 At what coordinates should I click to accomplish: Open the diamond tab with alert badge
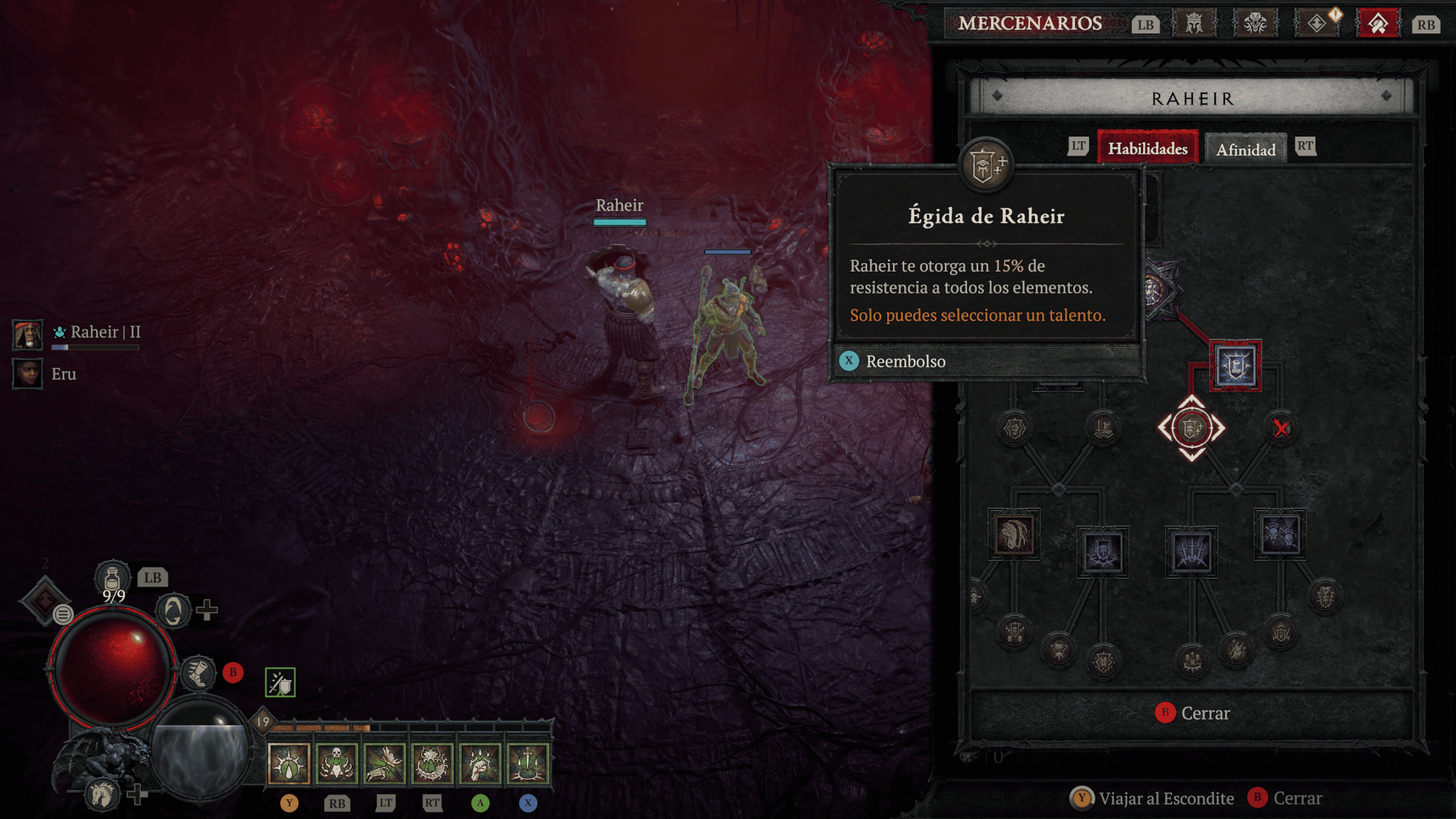(1317, 24)
